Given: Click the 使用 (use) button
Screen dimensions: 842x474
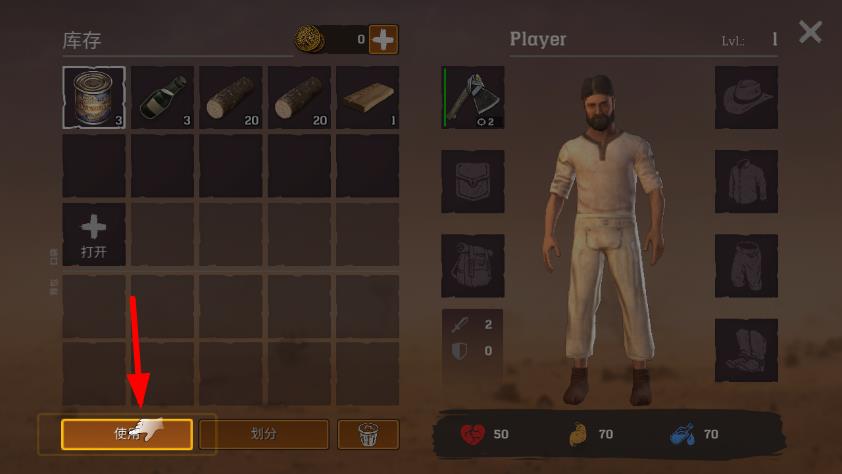Looking at the screenshot, I should 126,434.
